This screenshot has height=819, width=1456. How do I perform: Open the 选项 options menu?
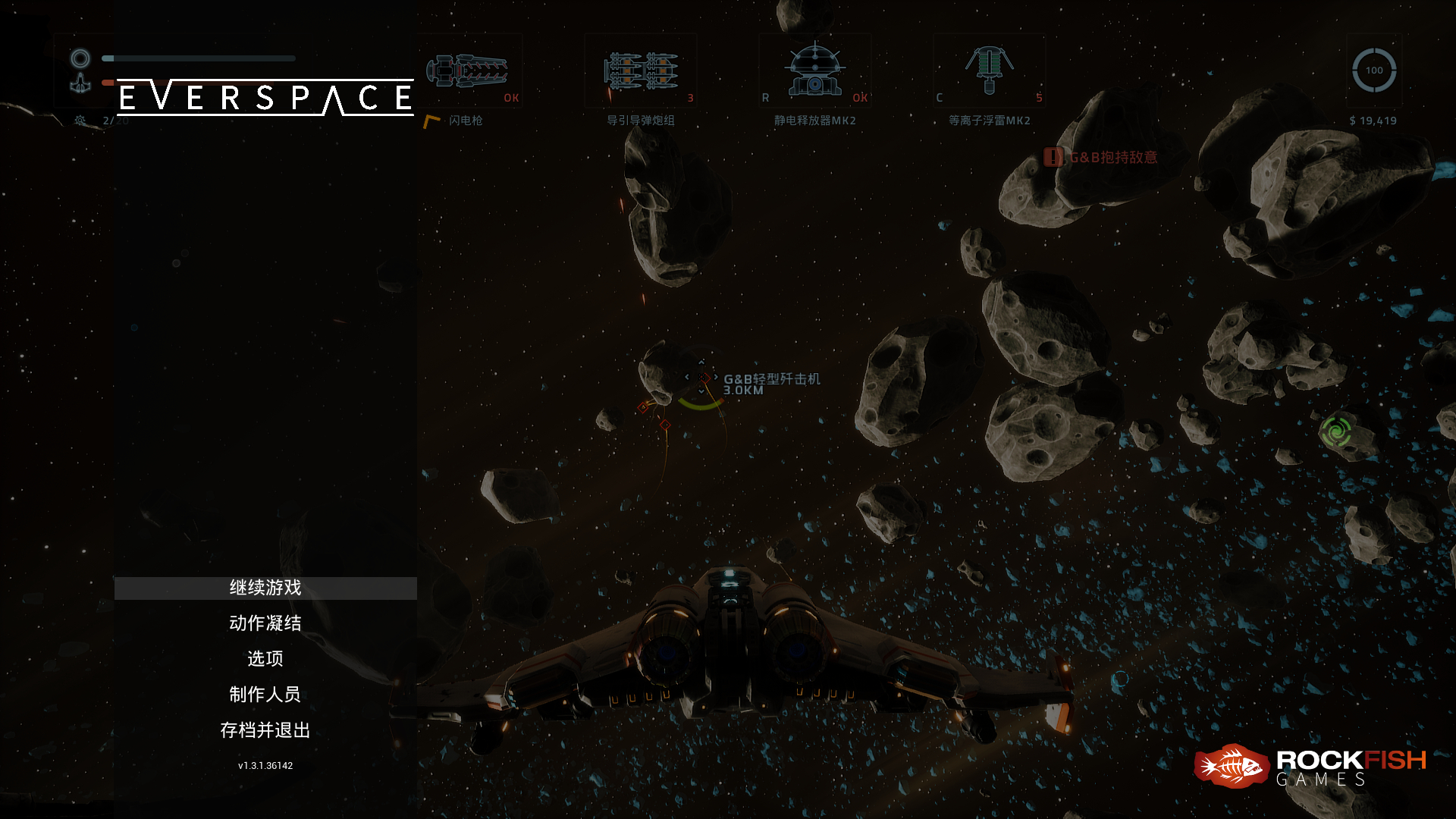coord(265,658)
